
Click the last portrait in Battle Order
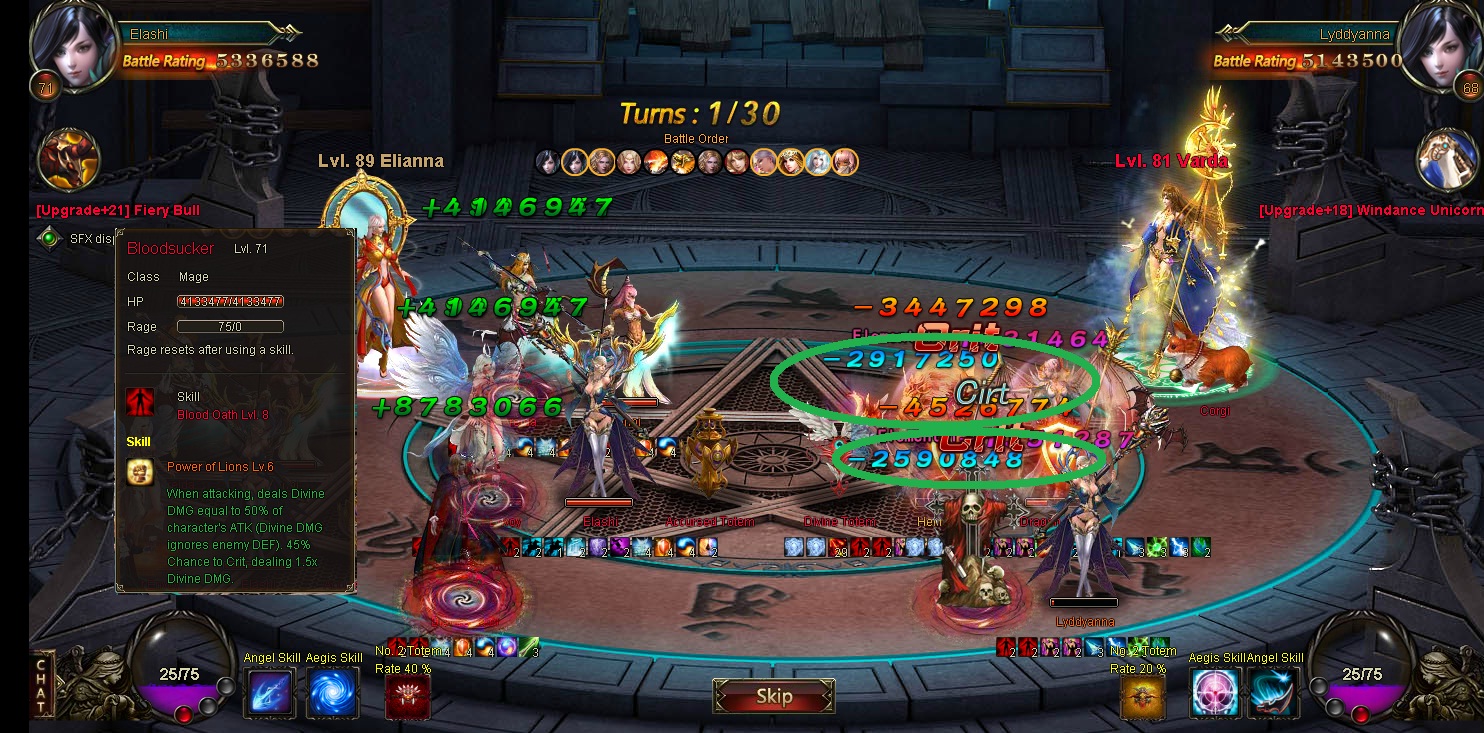click(x=845, y=161)
